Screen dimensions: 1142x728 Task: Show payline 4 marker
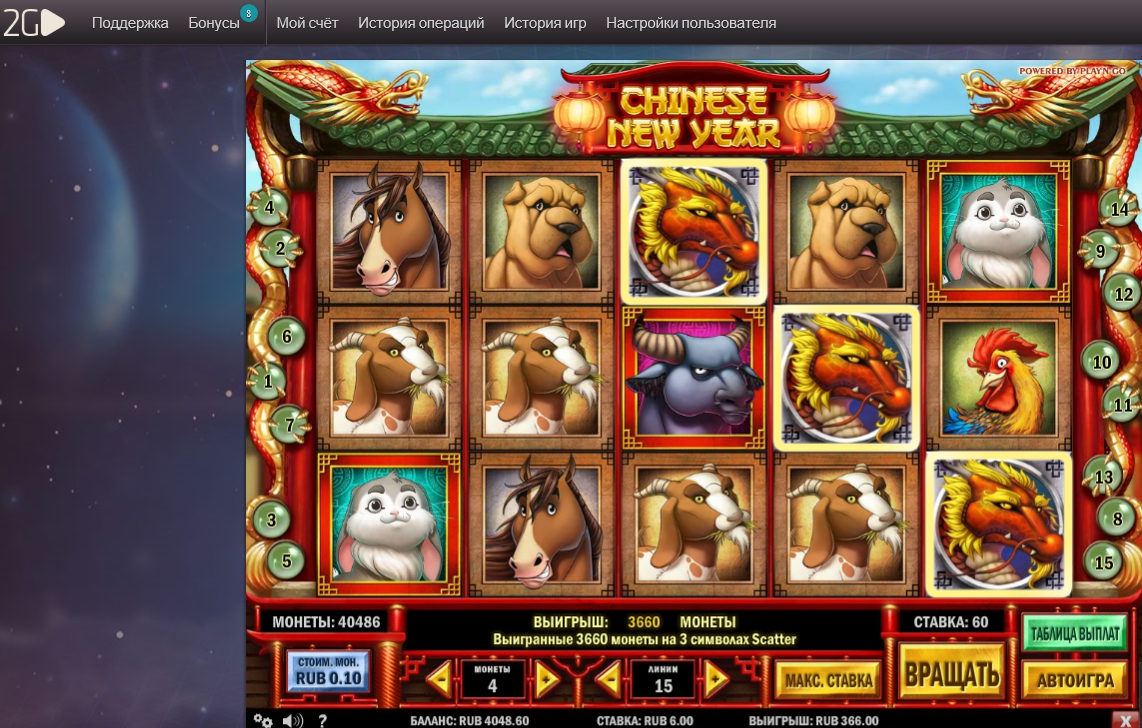click(x=269, y=209)
